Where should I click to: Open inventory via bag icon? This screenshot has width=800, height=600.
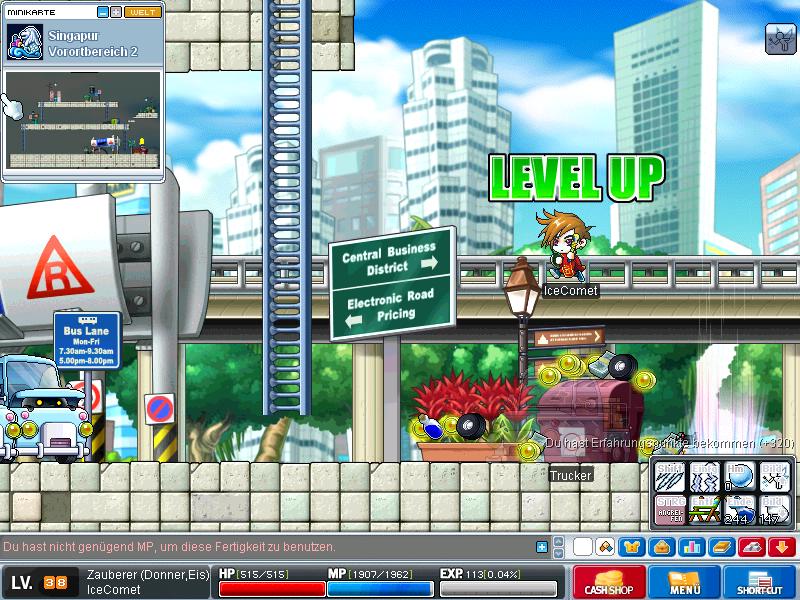pyautogui.click(x=661, y=547)
